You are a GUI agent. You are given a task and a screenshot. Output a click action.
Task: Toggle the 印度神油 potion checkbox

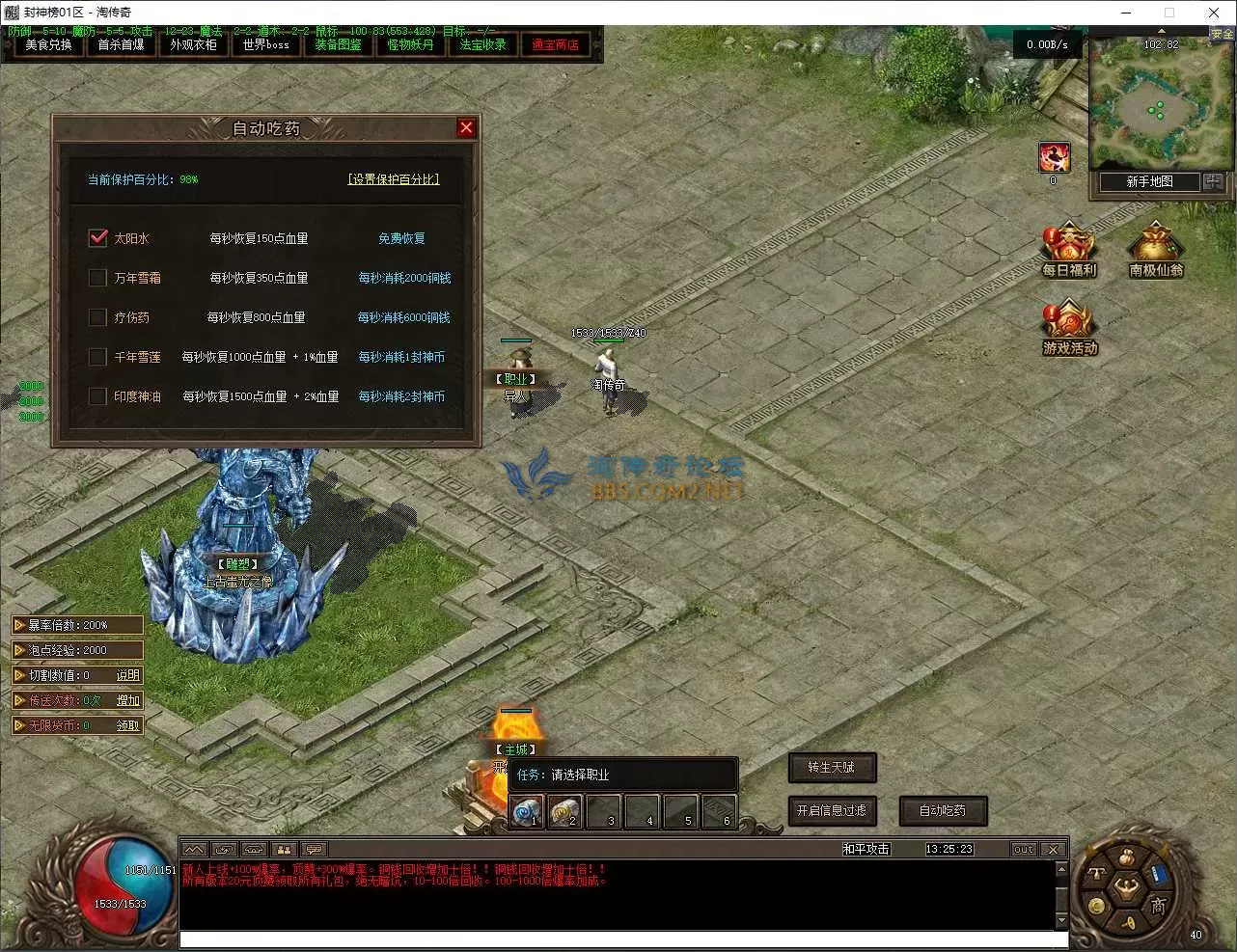[x=97, y=396]
